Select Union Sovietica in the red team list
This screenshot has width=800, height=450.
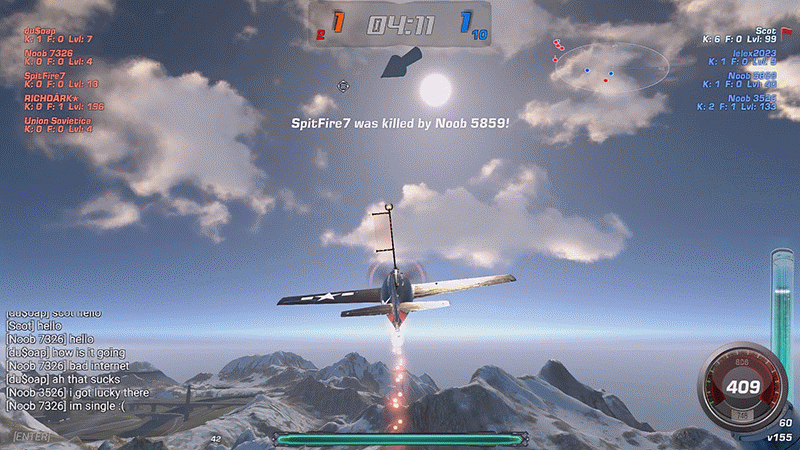coord(58,121)
